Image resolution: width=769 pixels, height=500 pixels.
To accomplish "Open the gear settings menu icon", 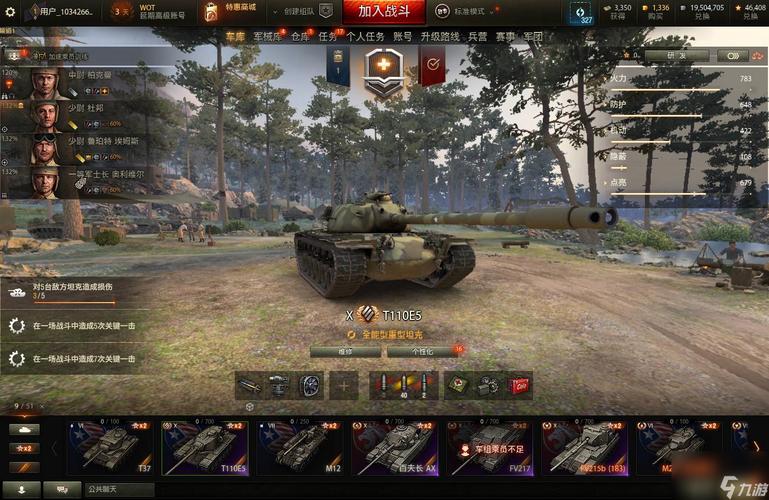I will (9, 11).
